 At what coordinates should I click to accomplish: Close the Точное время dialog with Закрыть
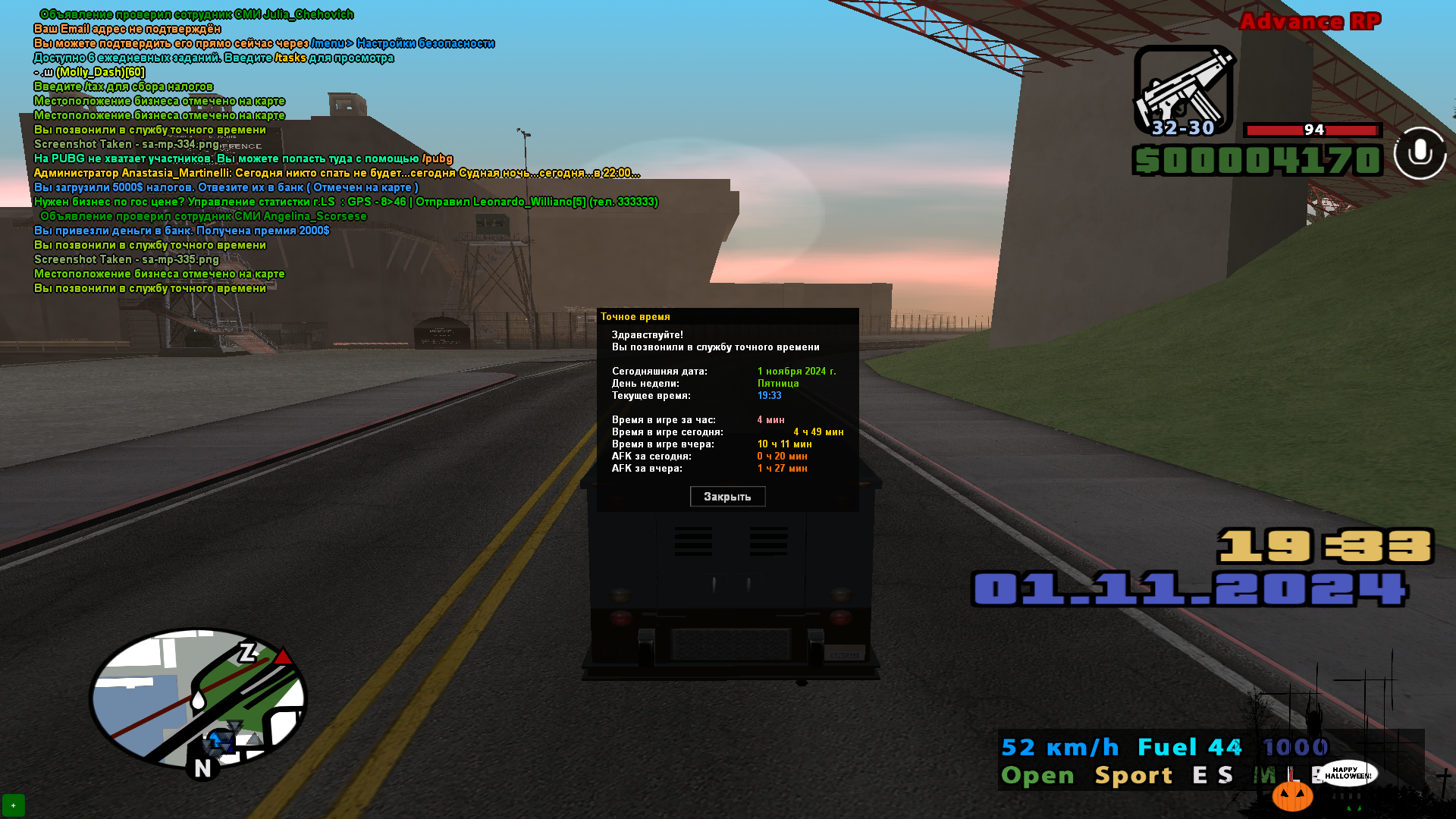pos(727,497)
